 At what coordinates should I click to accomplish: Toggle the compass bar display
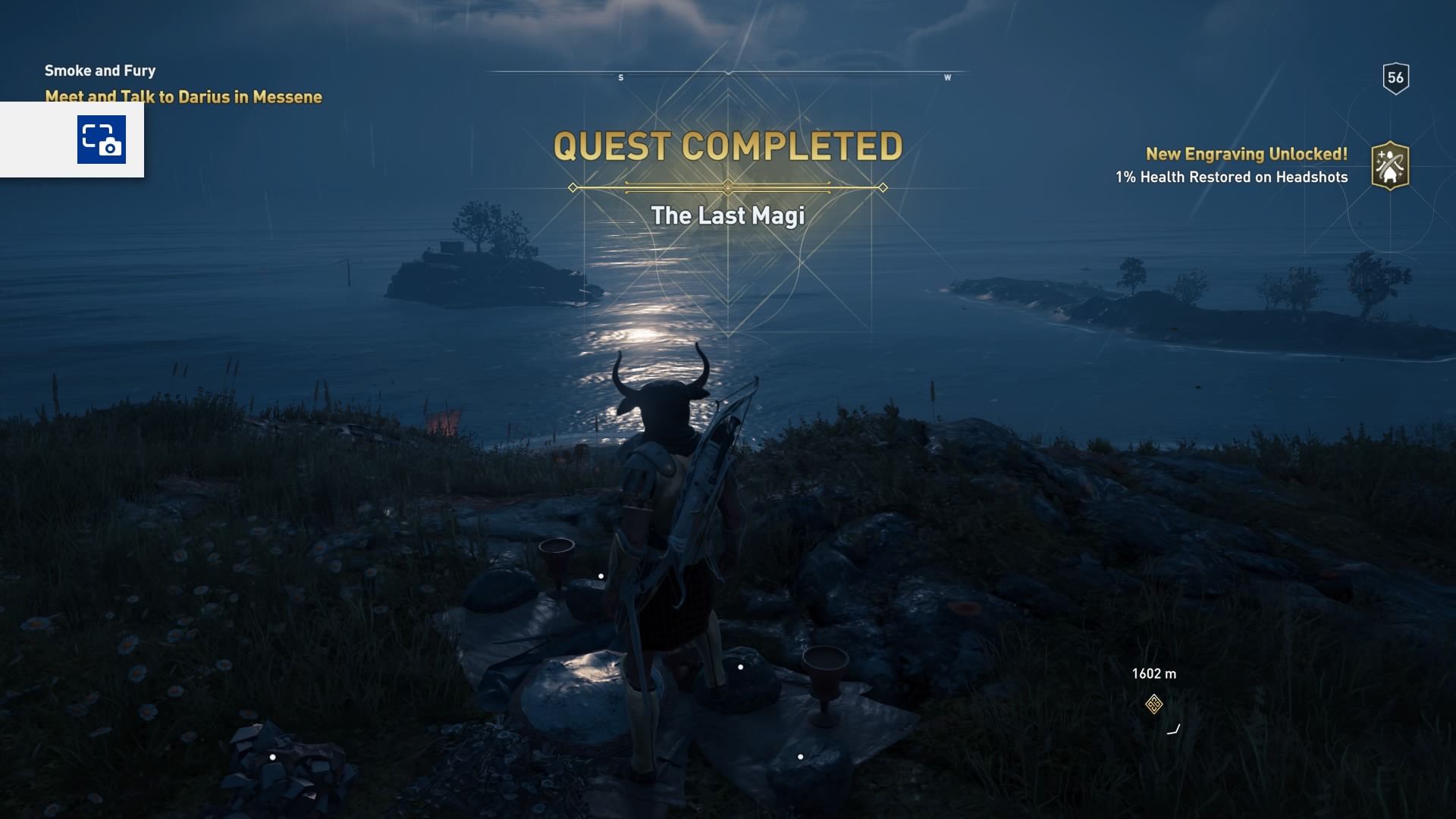point(730,72)
